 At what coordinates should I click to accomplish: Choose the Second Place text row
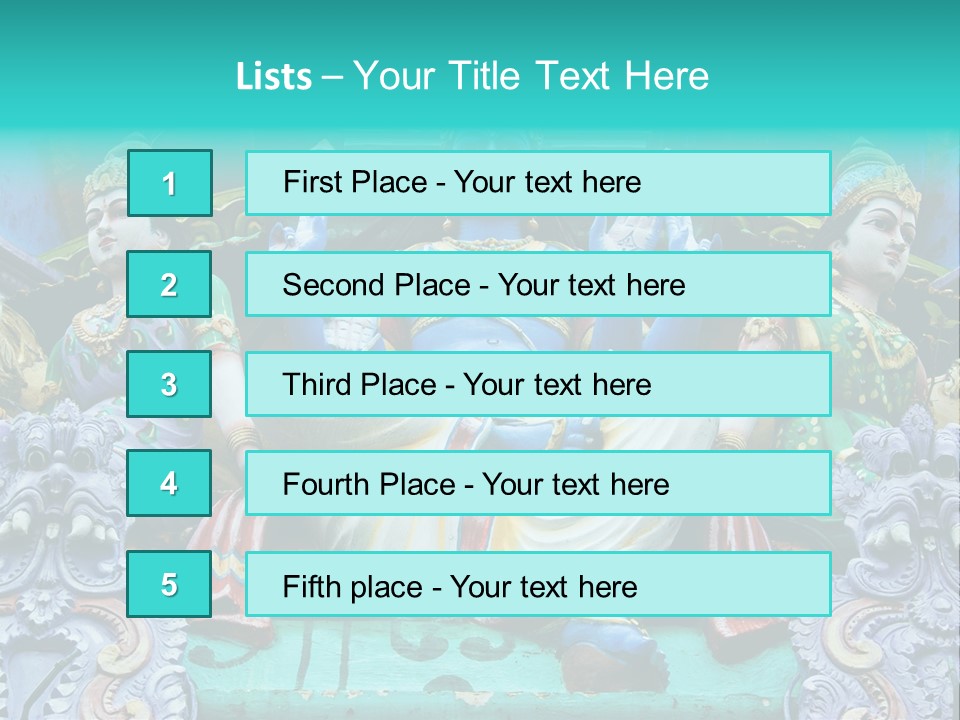[x=538, y=284]
